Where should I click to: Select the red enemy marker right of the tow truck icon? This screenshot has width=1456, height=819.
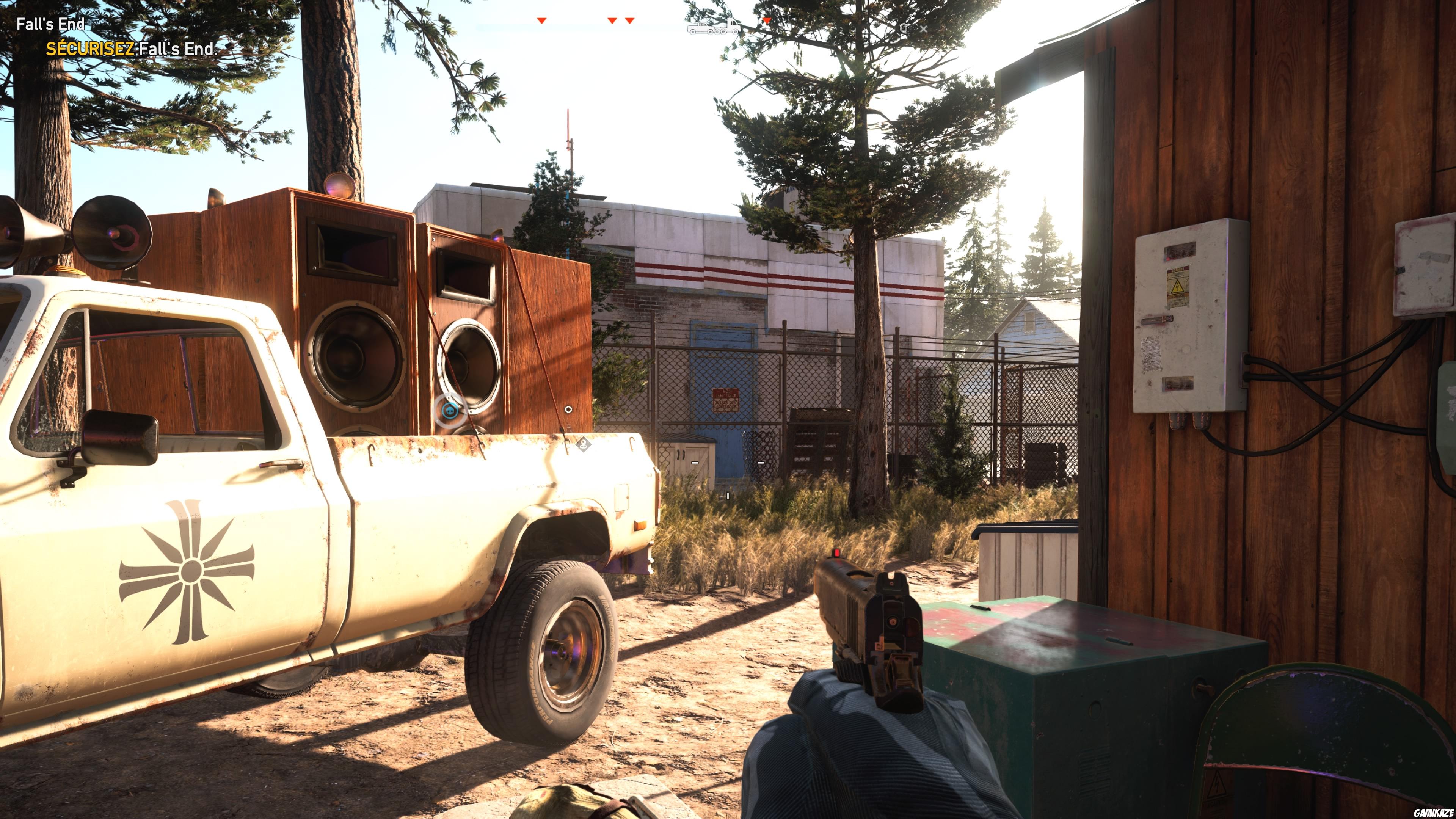click(766, 19)
